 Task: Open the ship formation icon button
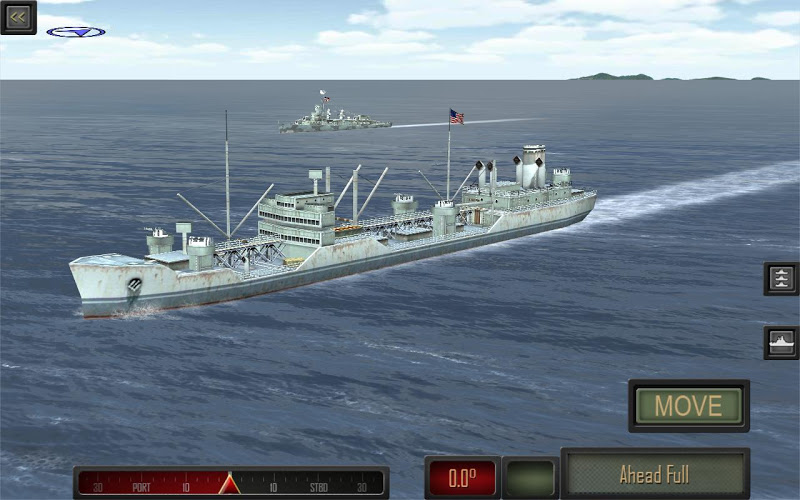tap(781, 278)
